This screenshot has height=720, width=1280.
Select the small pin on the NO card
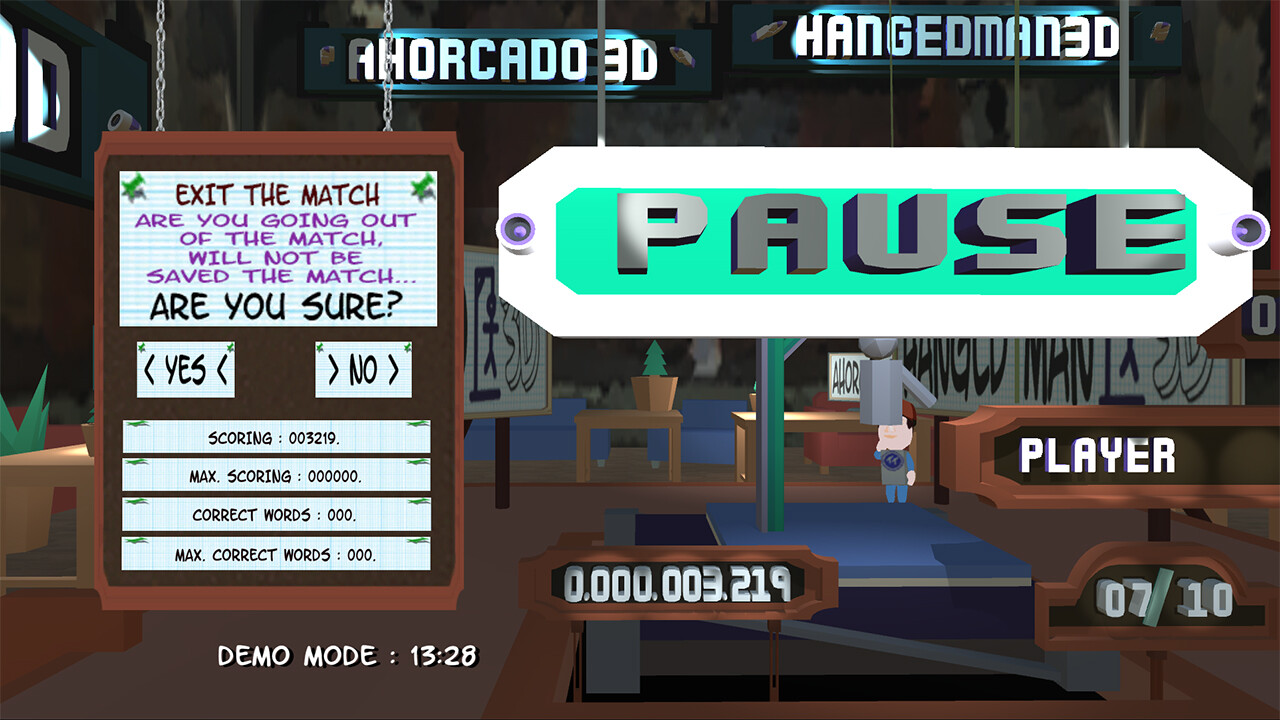point(320,345)
